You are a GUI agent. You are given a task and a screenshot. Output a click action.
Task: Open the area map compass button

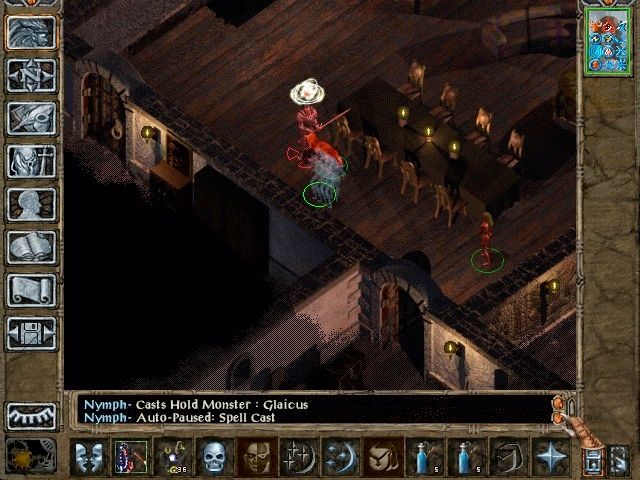coord(31,75)
